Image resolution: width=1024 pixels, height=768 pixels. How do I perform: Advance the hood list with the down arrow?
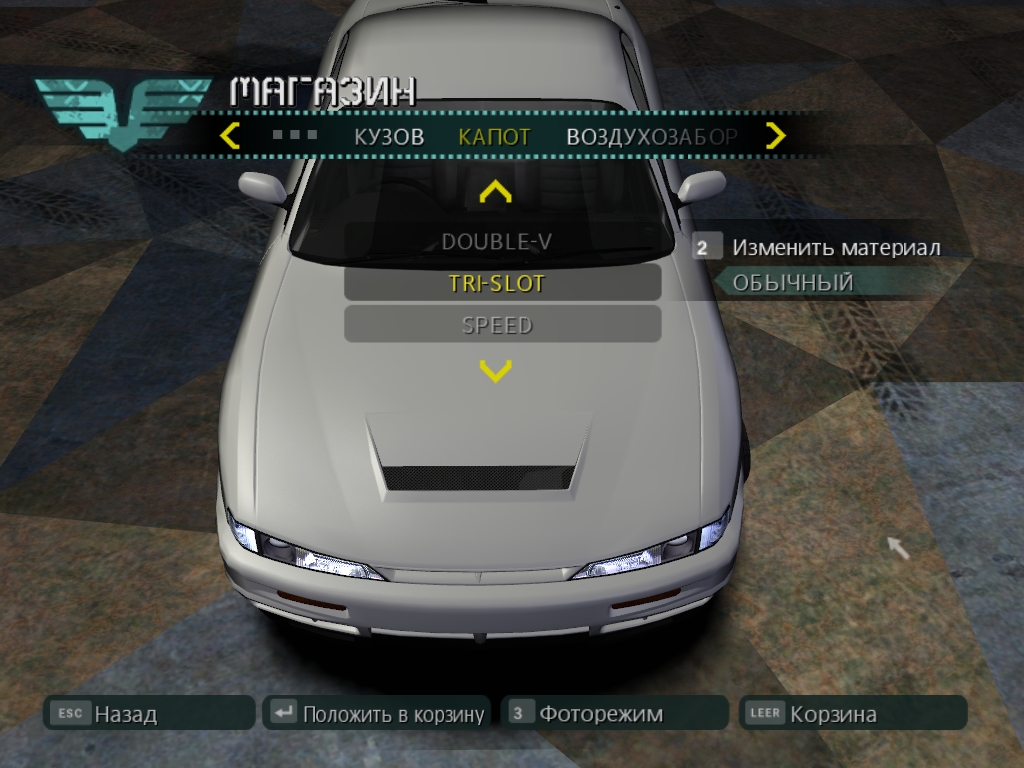tap(496, 372)
